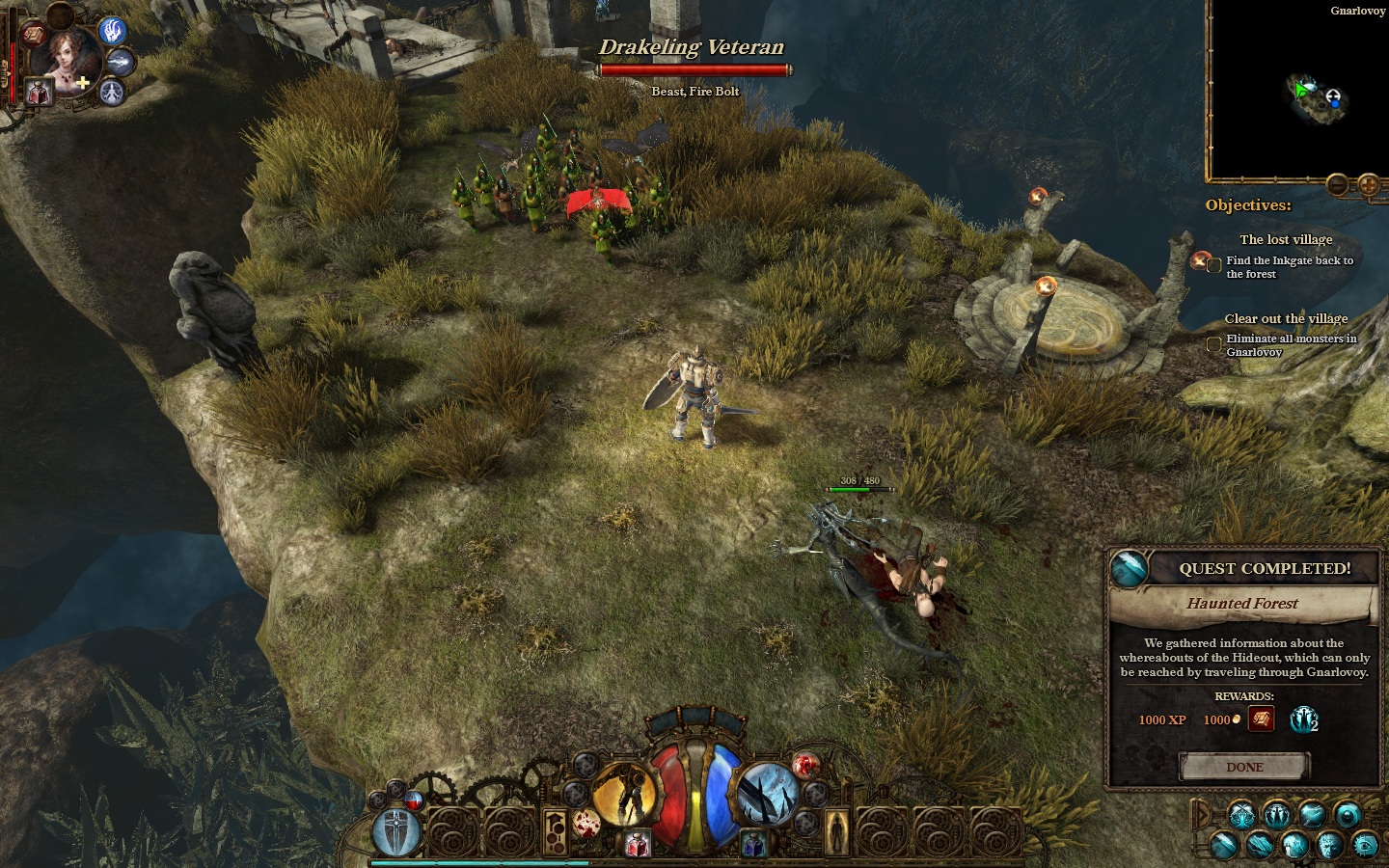1389x868 pixels.
Task: Open the eye icon menu button
Action: coord(1365,845)
